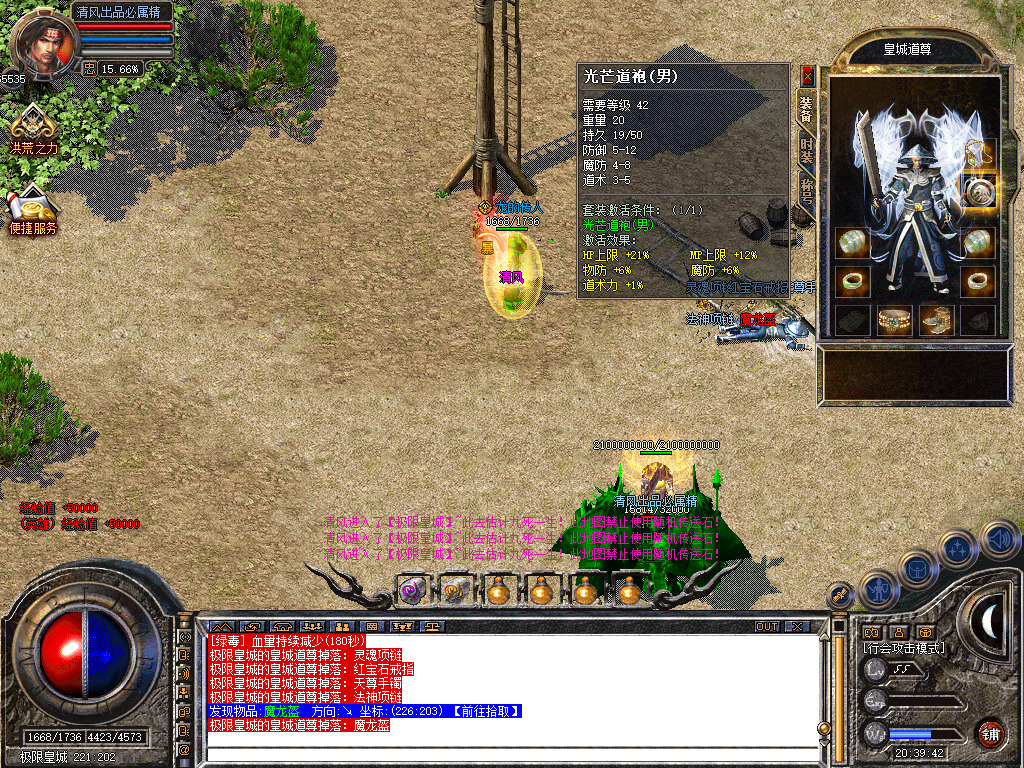Image resolution: width=1024 pixels, height=768 pixels.
Task: Toggle the 行会攻击模式 attack mode label
Action: pos(904,648)
